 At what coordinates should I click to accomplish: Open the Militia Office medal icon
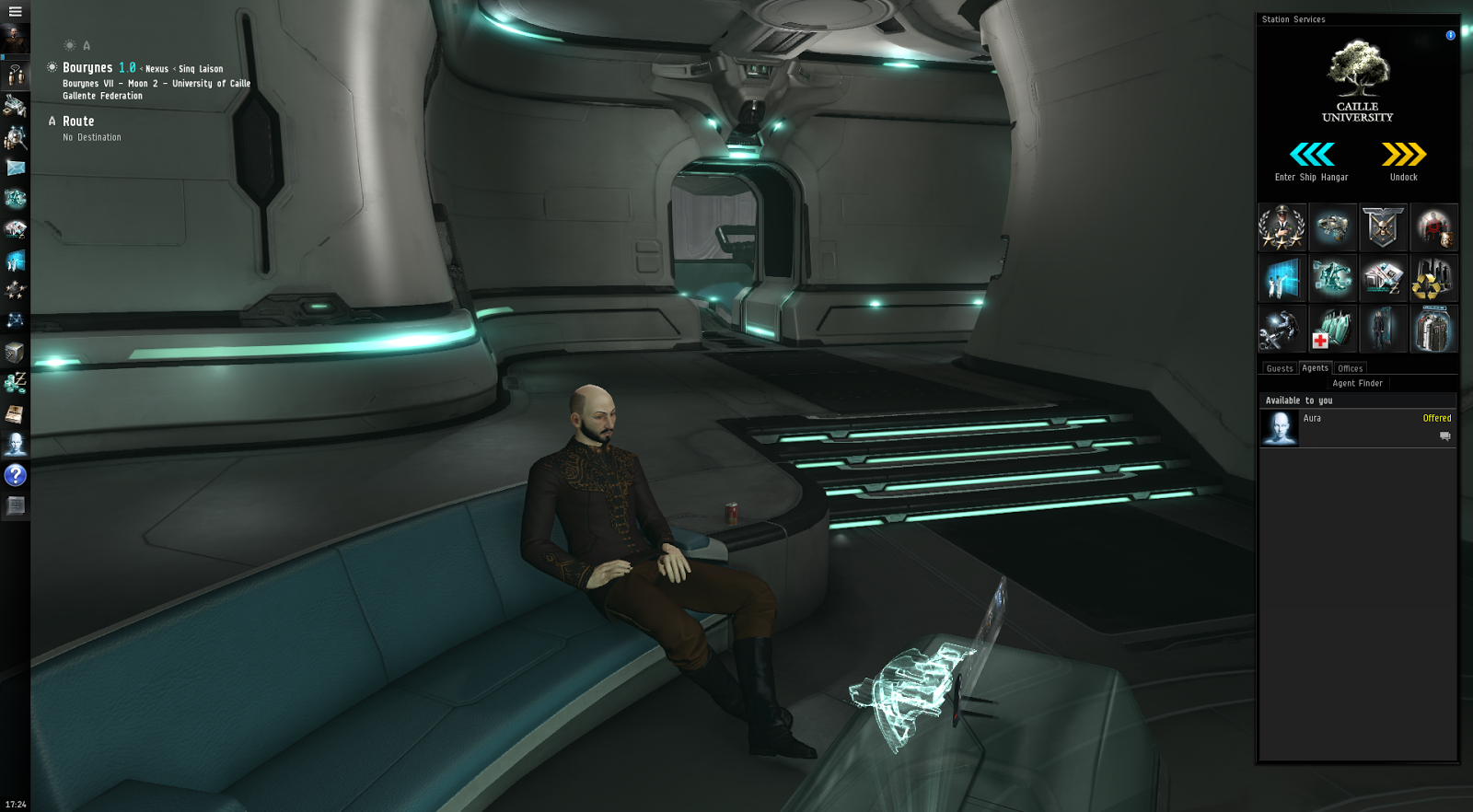click(1282, 227)
